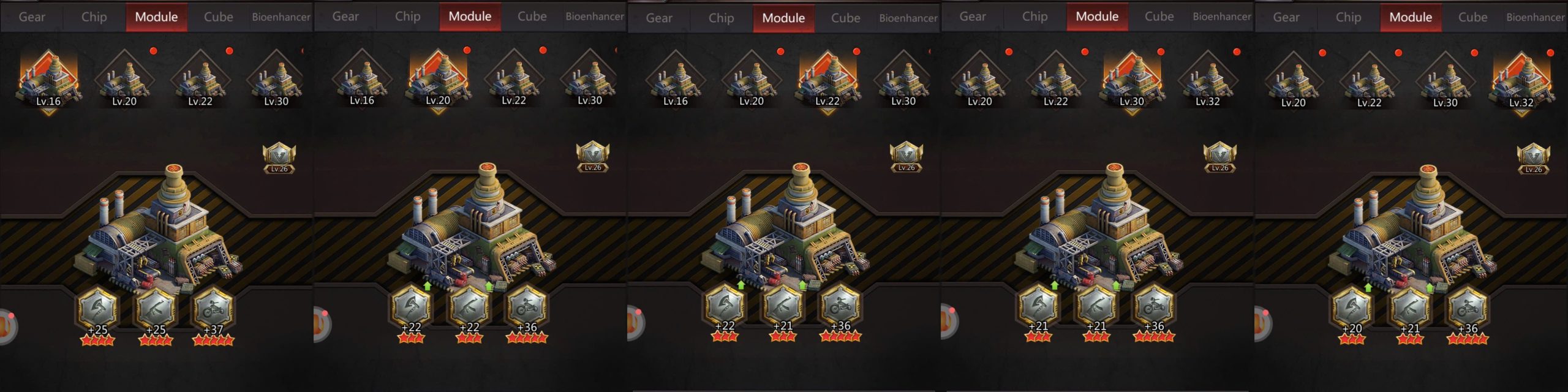The width and height of the screenshot is (1568, 392).
Task: Open the +20 axe module slot
Action: [x=1352, y=307]
